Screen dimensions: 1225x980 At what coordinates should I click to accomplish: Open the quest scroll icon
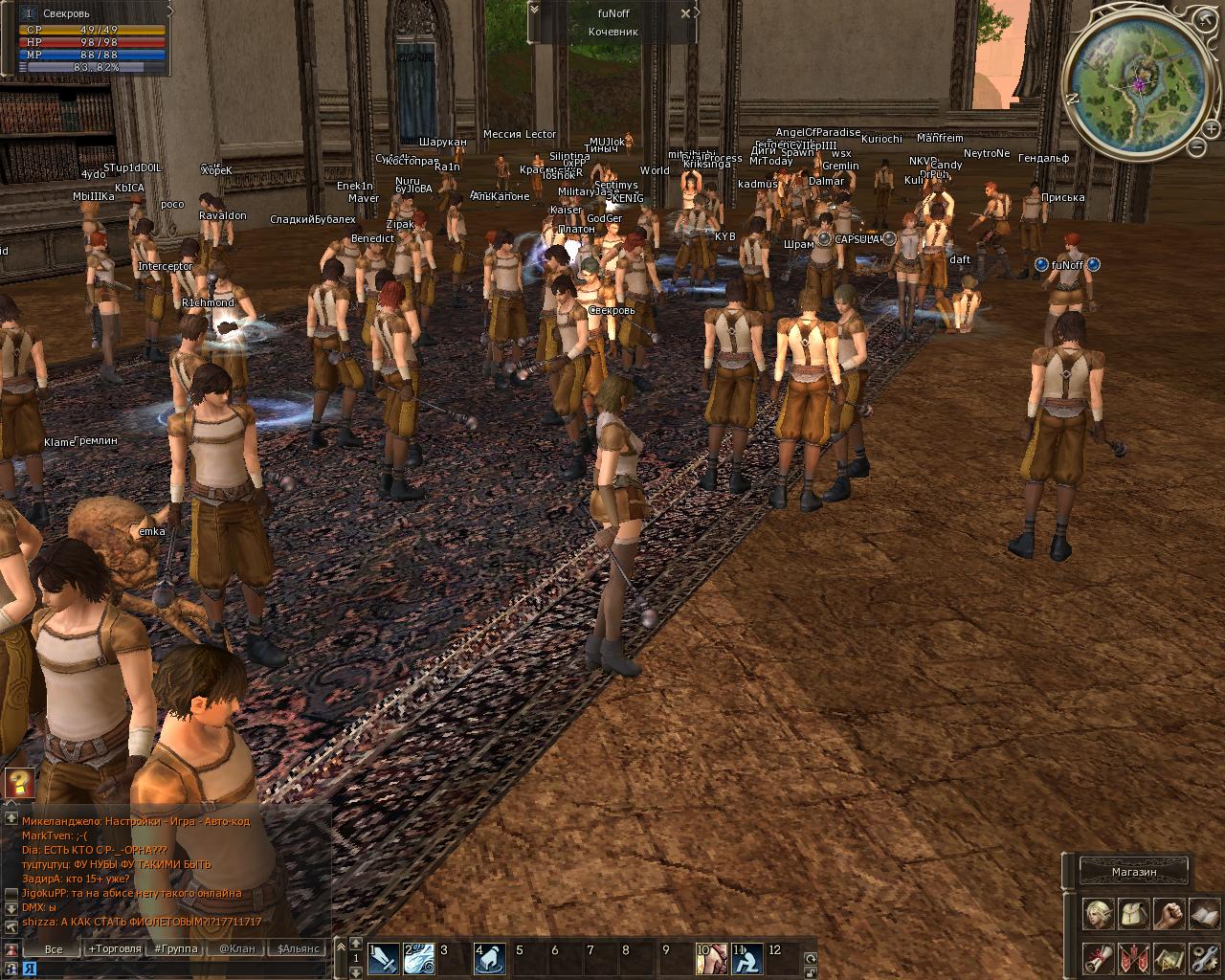coord(1099,957)
